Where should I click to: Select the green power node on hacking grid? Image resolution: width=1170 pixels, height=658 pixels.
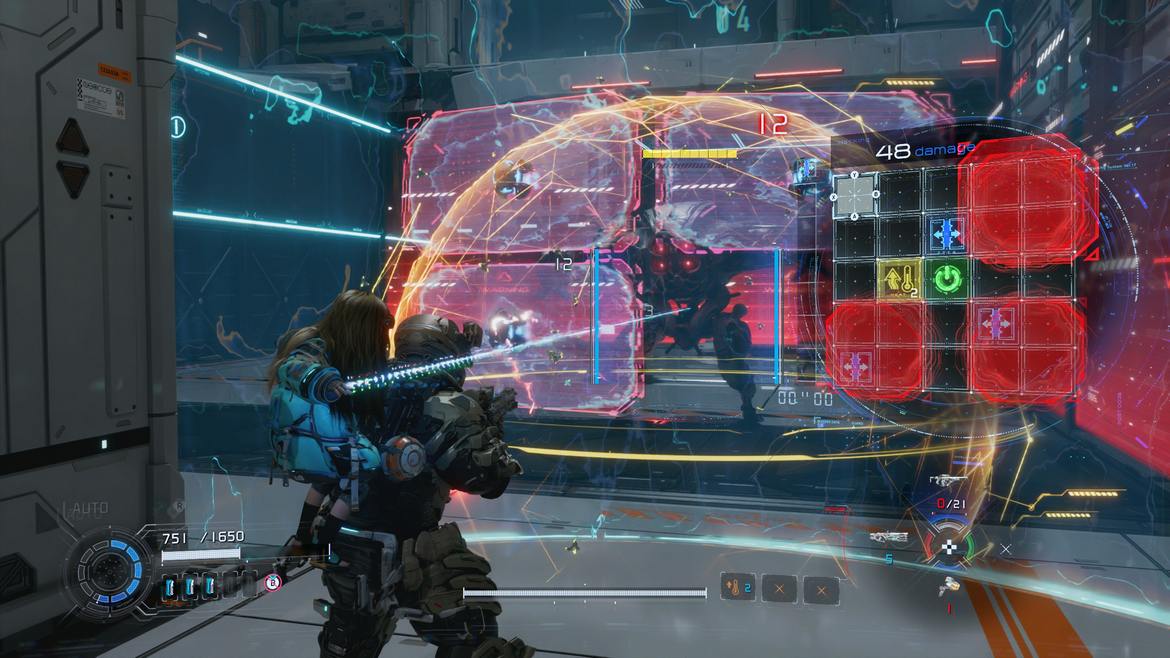(x=946, y=279)
